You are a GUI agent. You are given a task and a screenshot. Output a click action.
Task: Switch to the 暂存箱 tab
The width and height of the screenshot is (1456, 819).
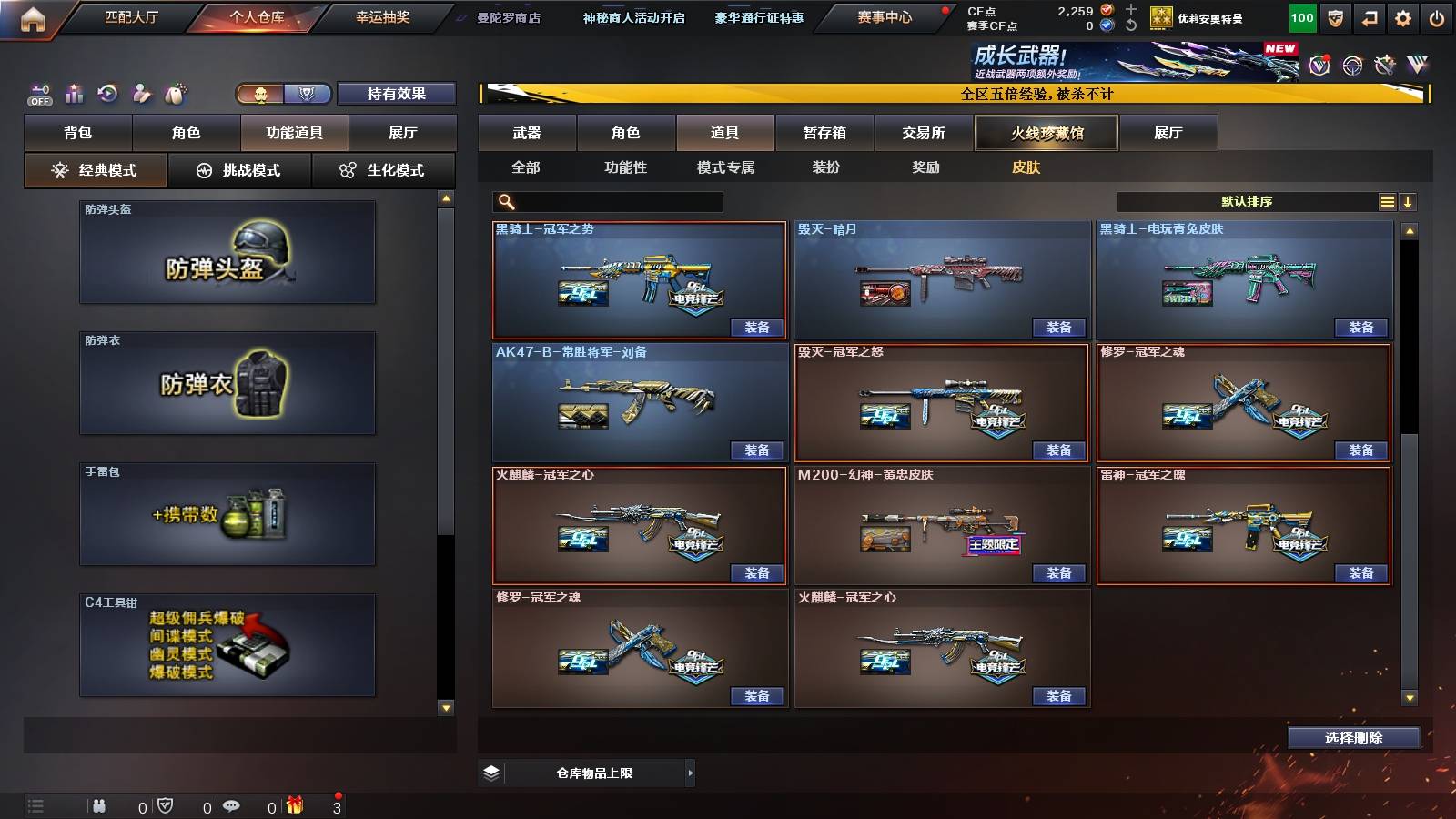point(824,133)
